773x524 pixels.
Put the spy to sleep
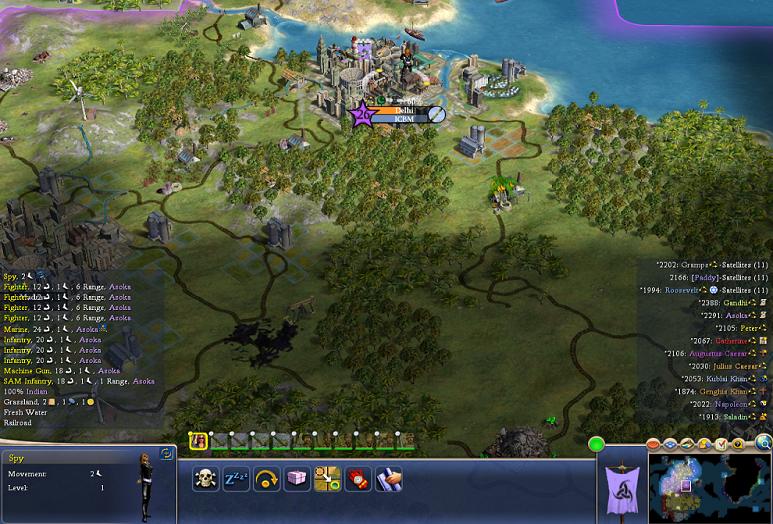point(236,478)
